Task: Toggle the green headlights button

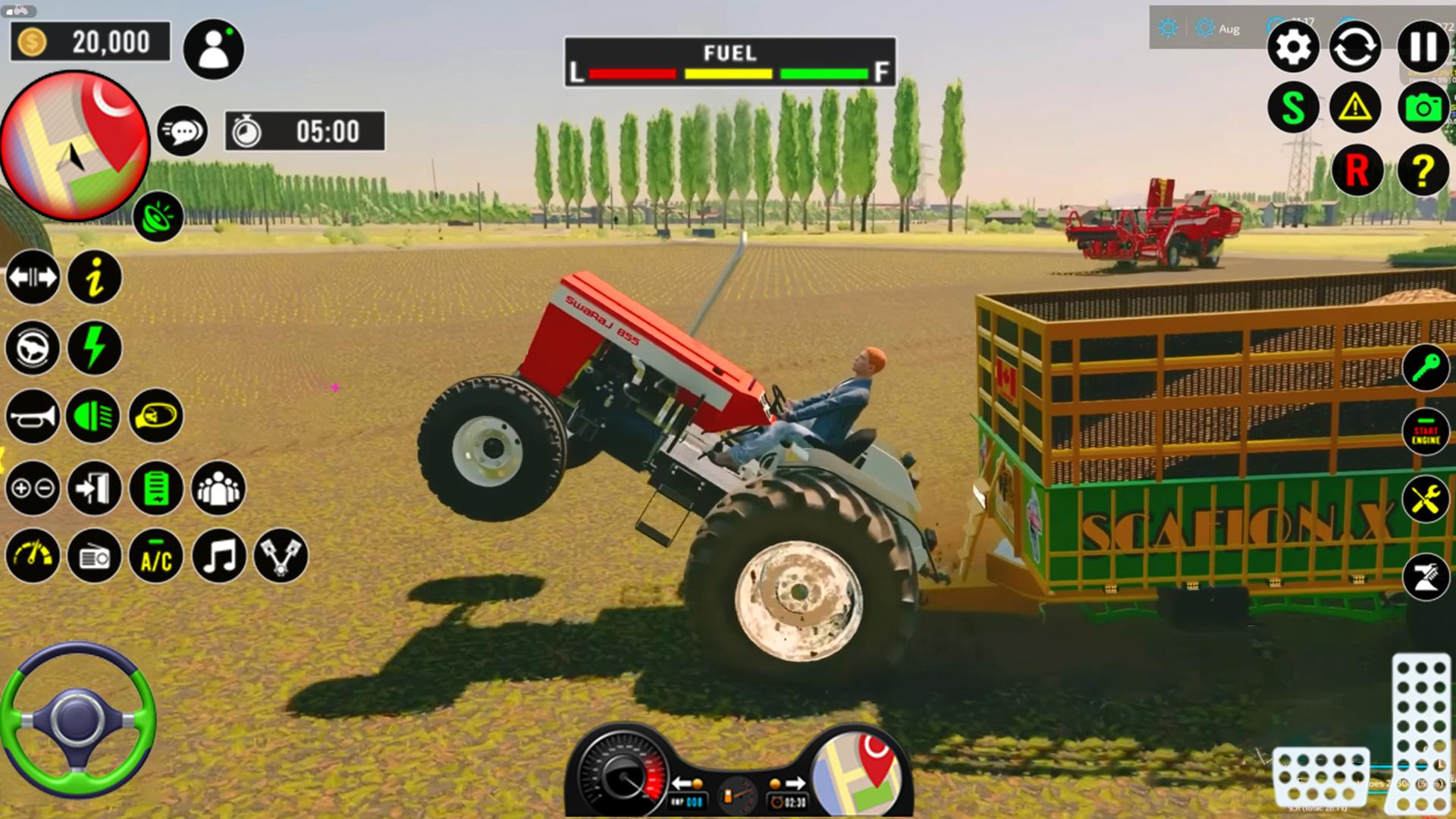Action: [x=93, y=416]
